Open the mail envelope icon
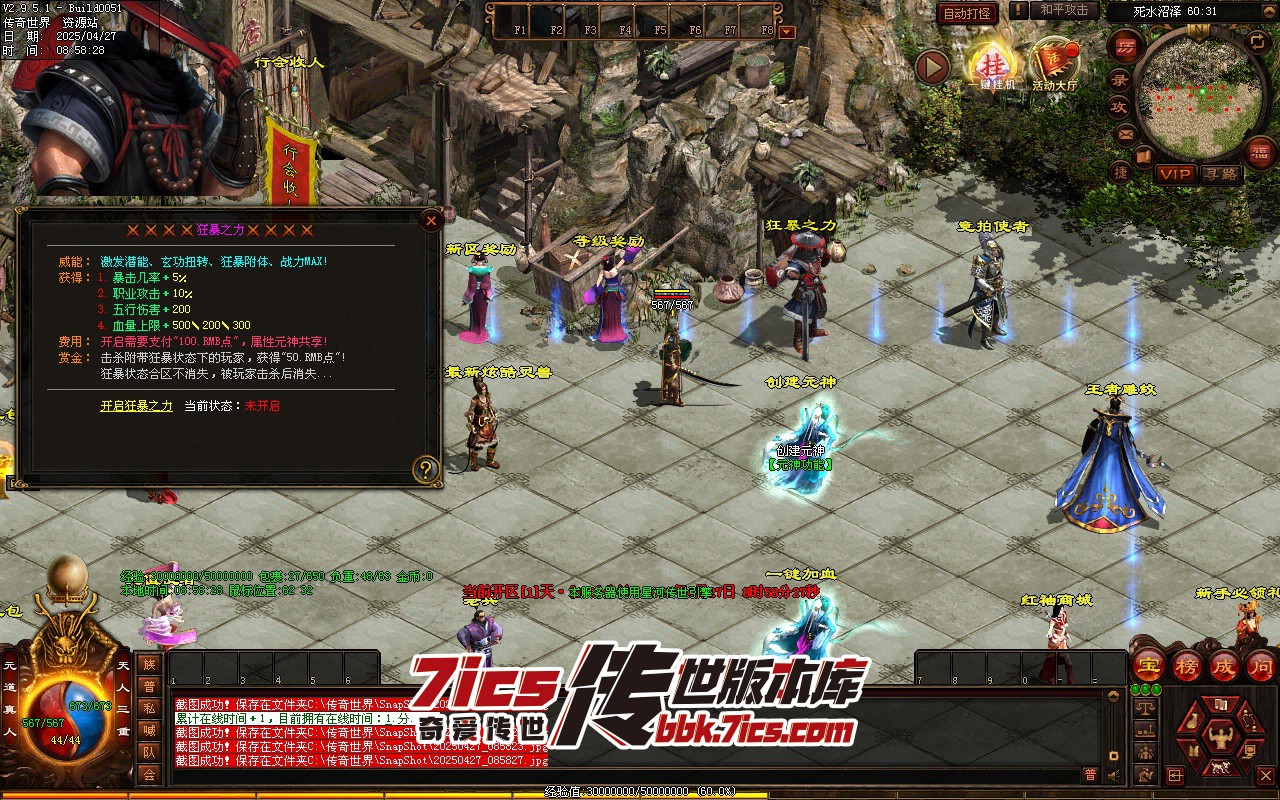 tap(1126, 133)
